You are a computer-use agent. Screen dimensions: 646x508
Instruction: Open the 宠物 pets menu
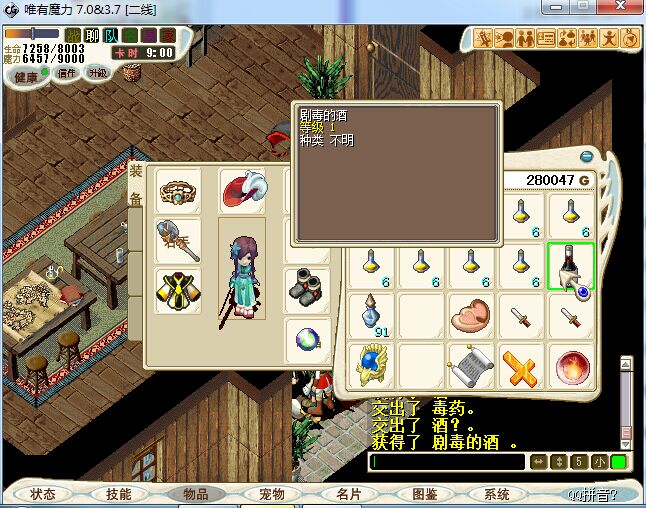click(272, 494)
